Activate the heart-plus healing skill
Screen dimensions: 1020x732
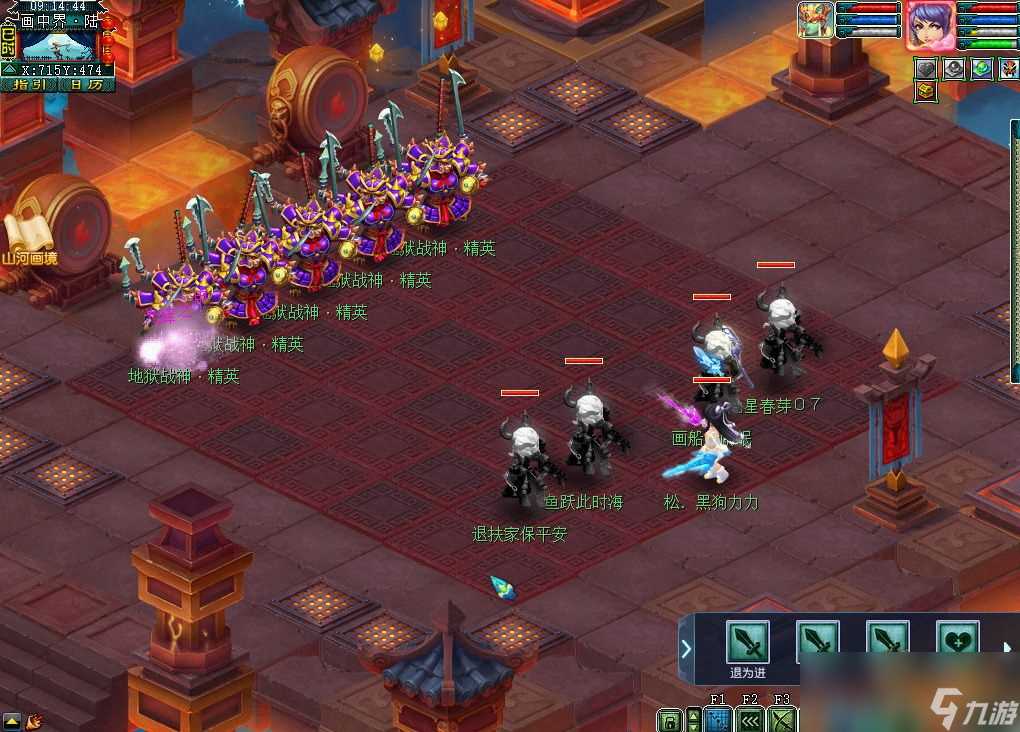pyautogui.click(x=956, y=642)
